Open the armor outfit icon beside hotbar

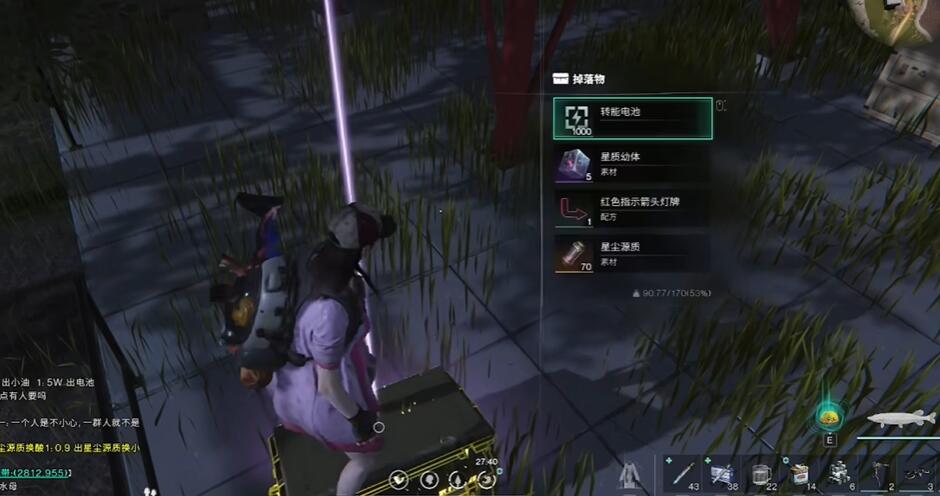pyautogui.click(x=630, y=476)
